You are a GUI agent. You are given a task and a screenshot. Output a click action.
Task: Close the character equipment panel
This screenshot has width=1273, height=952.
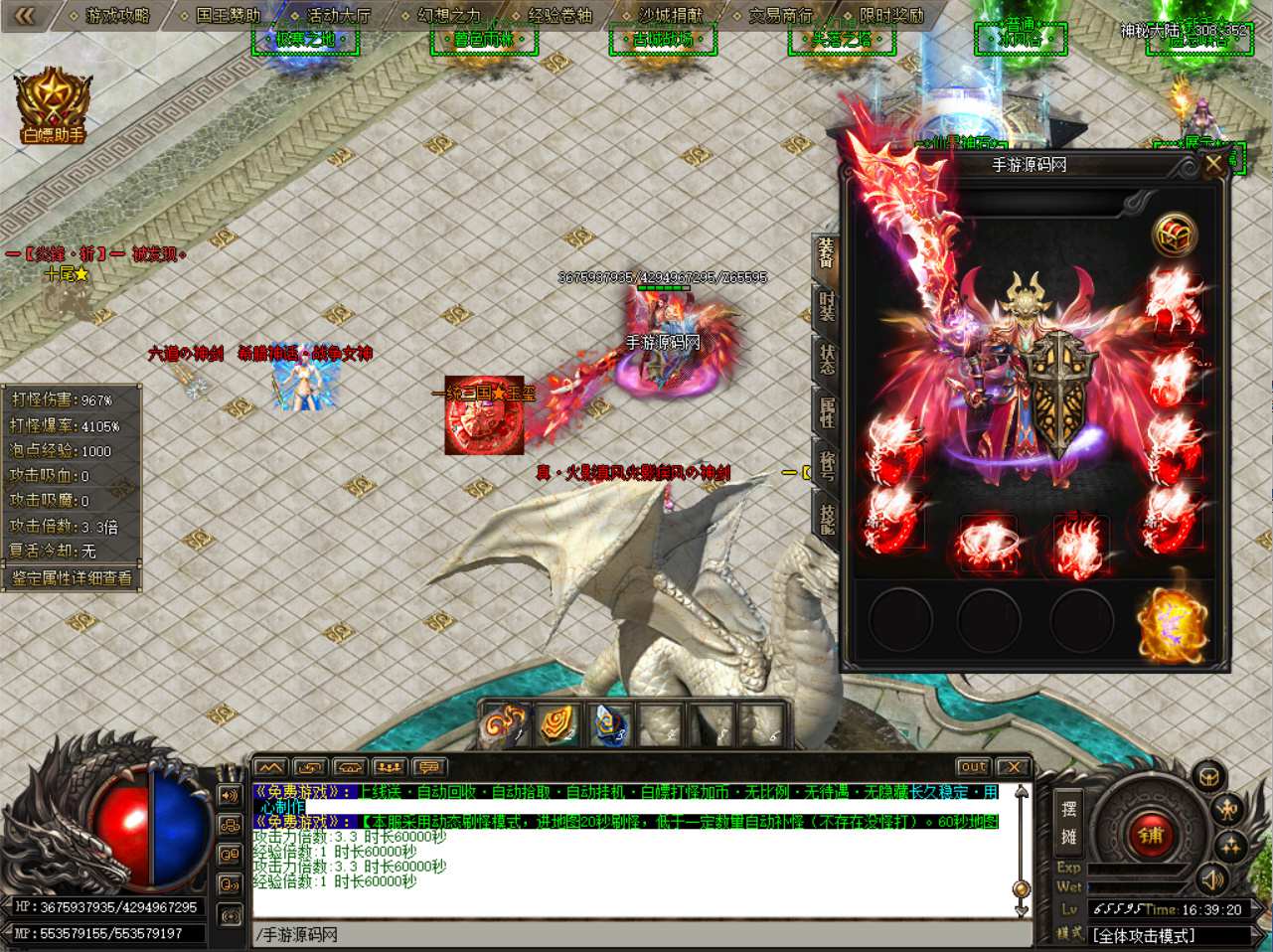(x=1213, y=165)
